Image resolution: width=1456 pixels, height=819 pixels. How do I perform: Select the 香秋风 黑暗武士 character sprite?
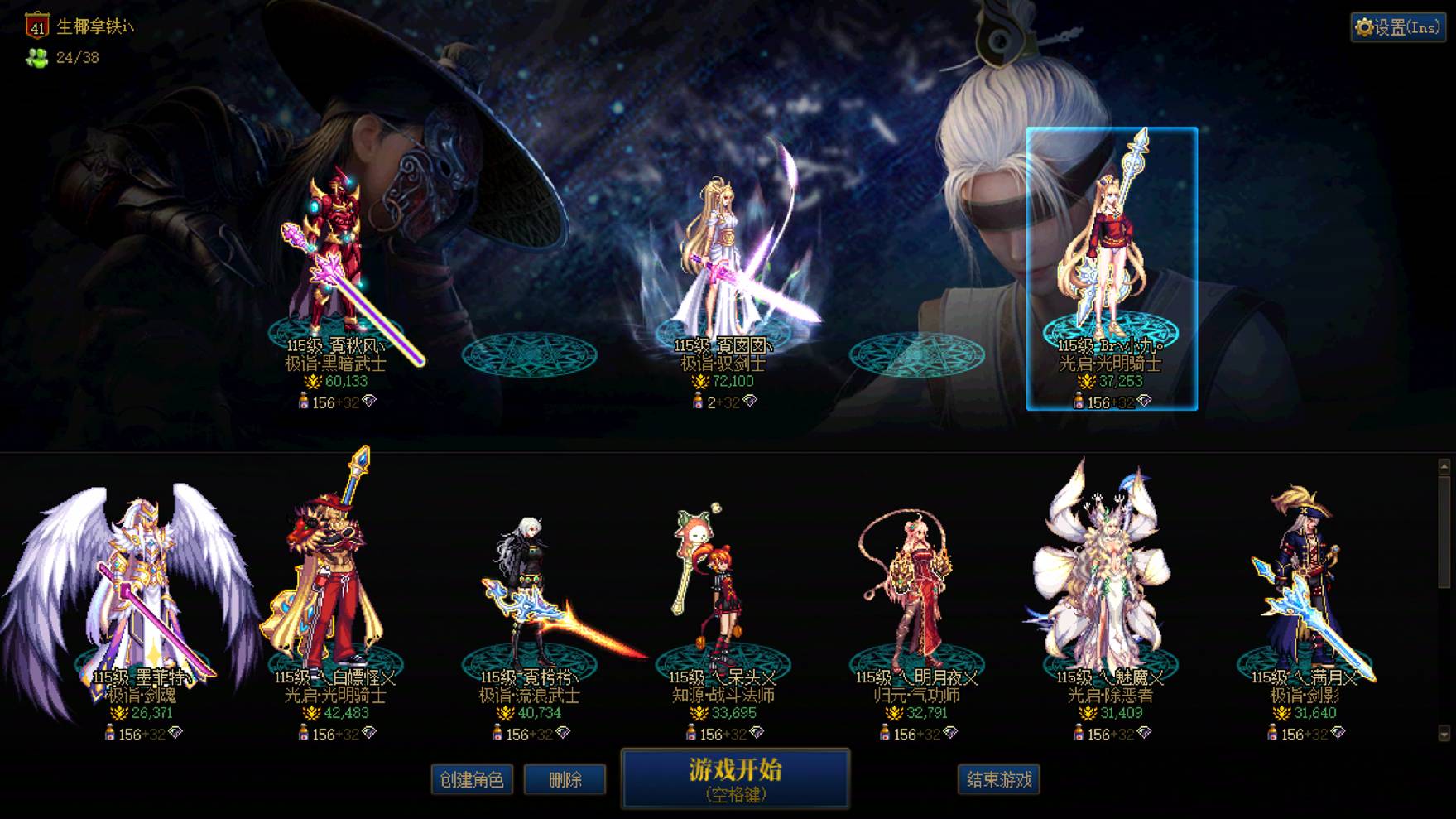(335, 248)
